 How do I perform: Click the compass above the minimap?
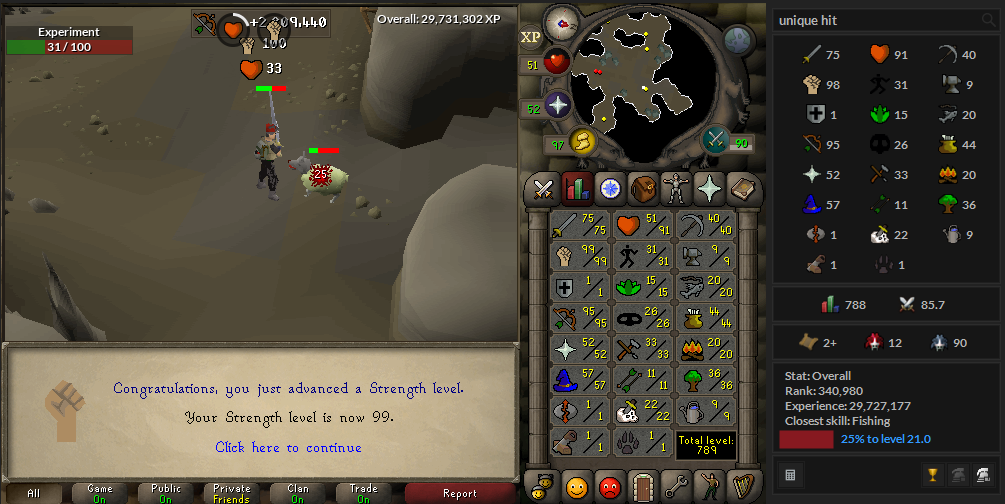[x=561, y=21]
